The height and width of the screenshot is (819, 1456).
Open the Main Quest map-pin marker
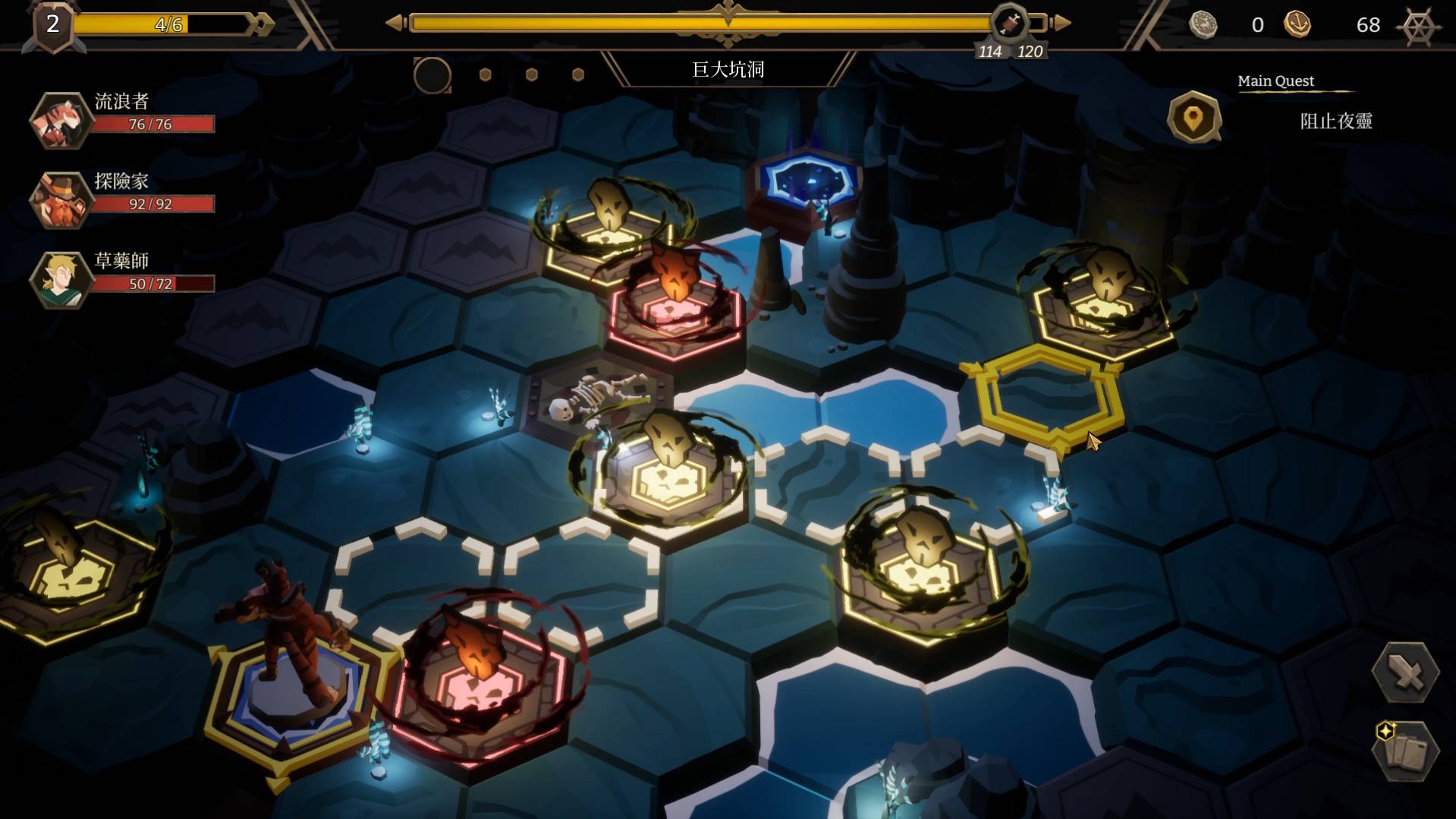click(x=1193, y=118)
